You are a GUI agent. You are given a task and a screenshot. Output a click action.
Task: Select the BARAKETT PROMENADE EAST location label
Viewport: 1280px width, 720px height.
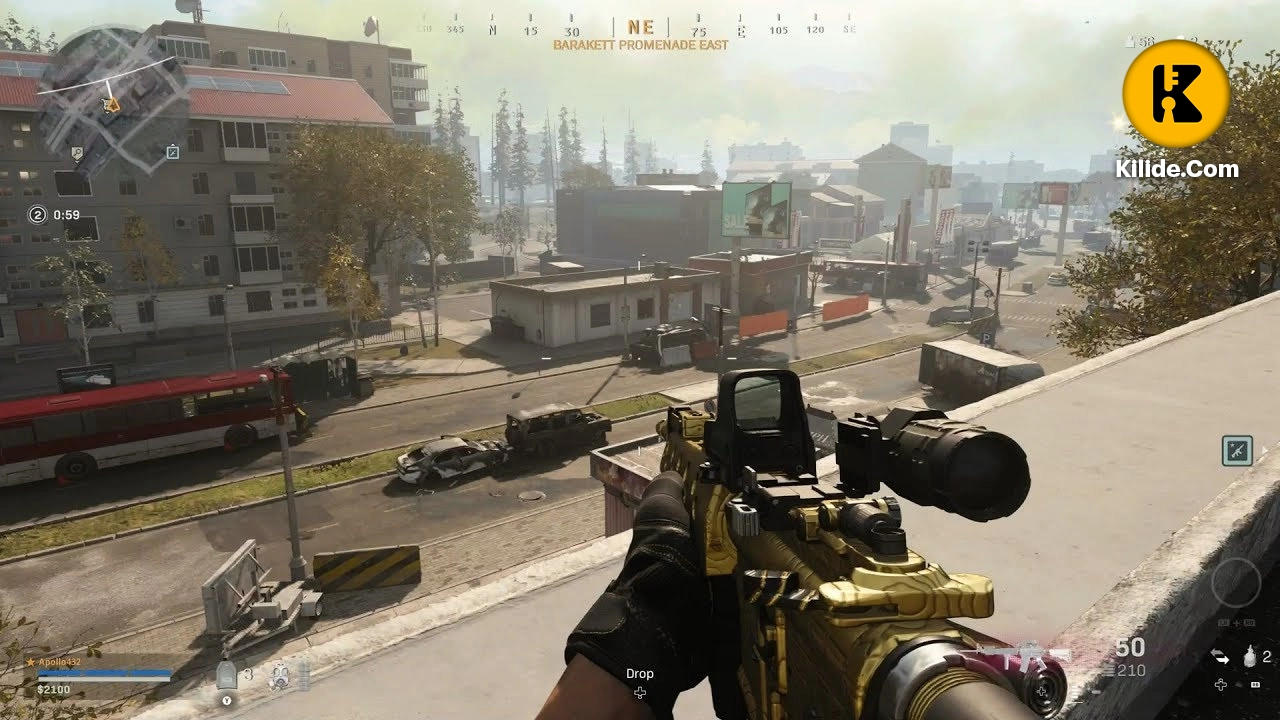coord(640,46)
